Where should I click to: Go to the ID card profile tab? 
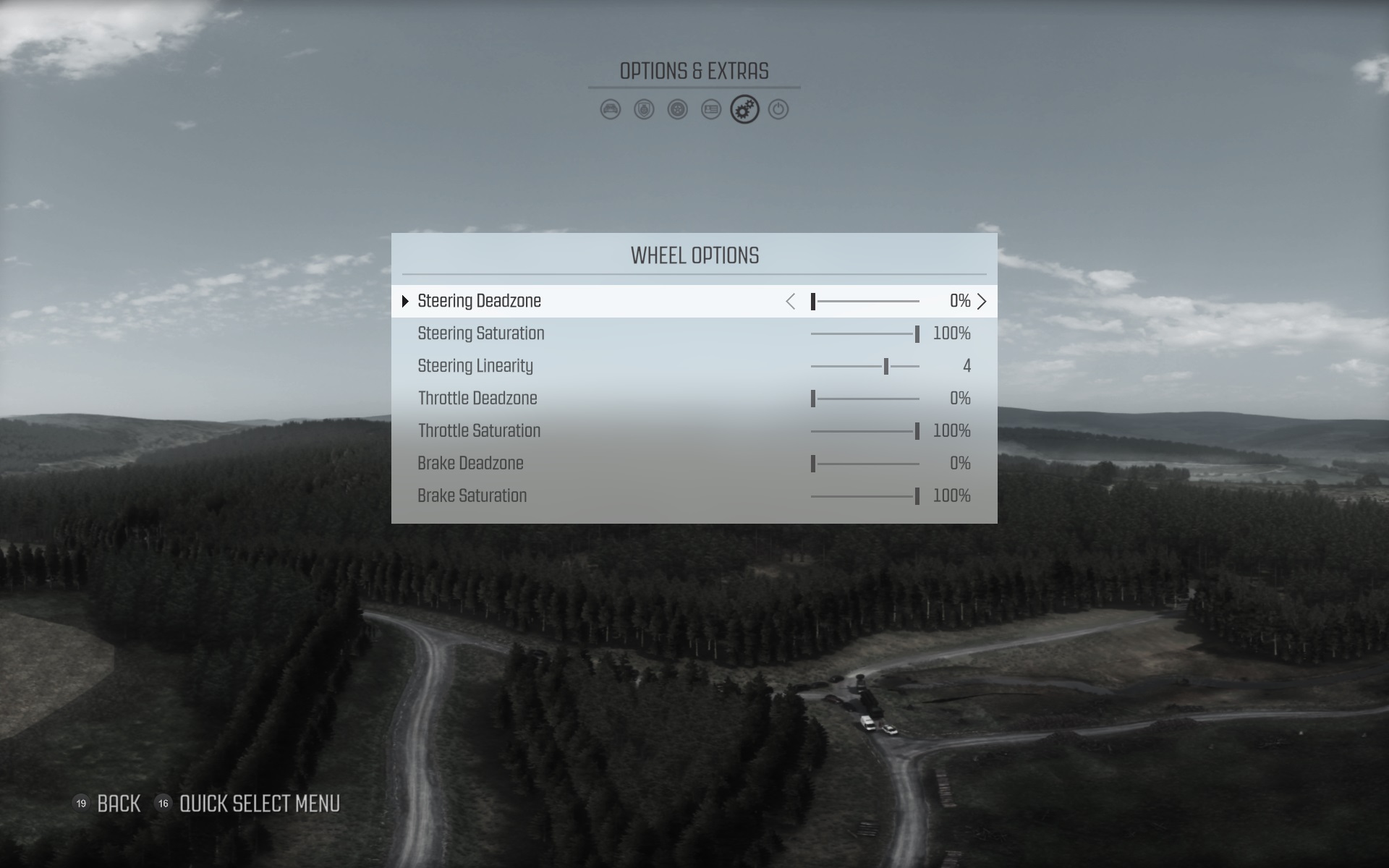coord(711,110)
